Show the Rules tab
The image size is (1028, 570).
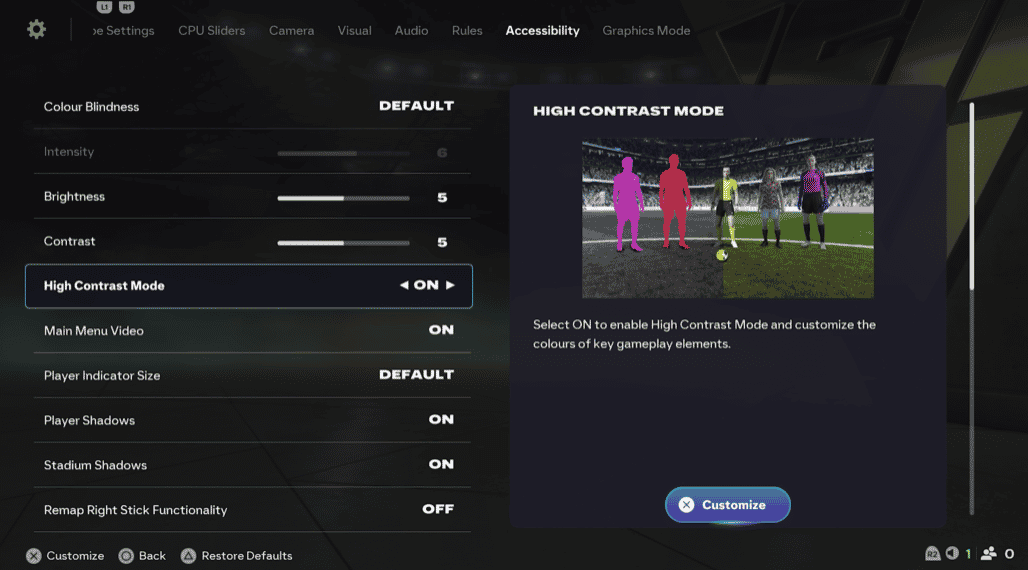coord(466,31)
